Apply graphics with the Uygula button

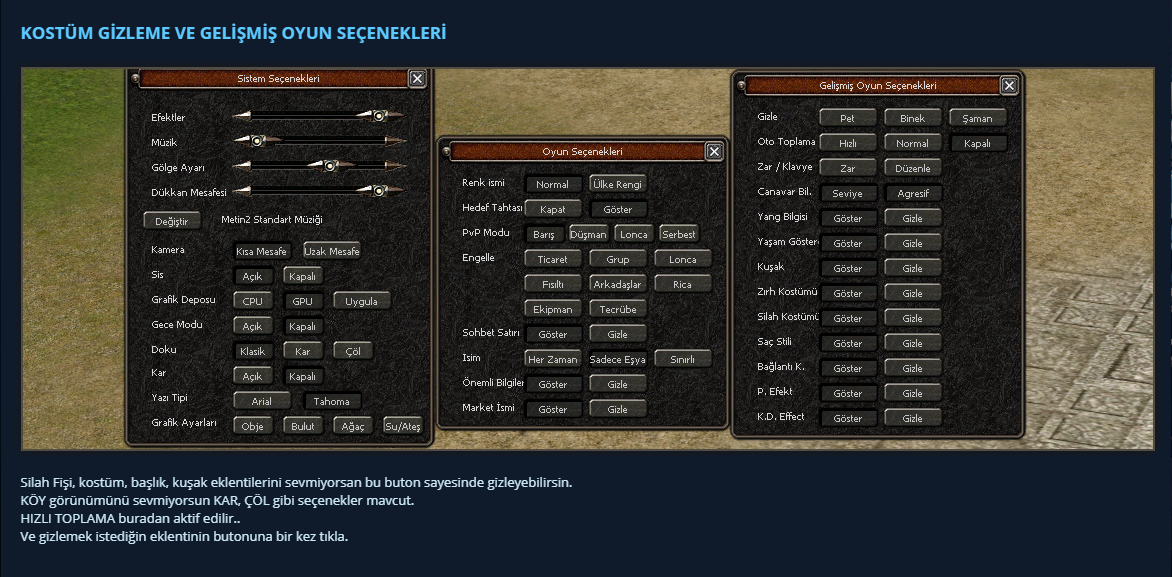pos(362,301)
